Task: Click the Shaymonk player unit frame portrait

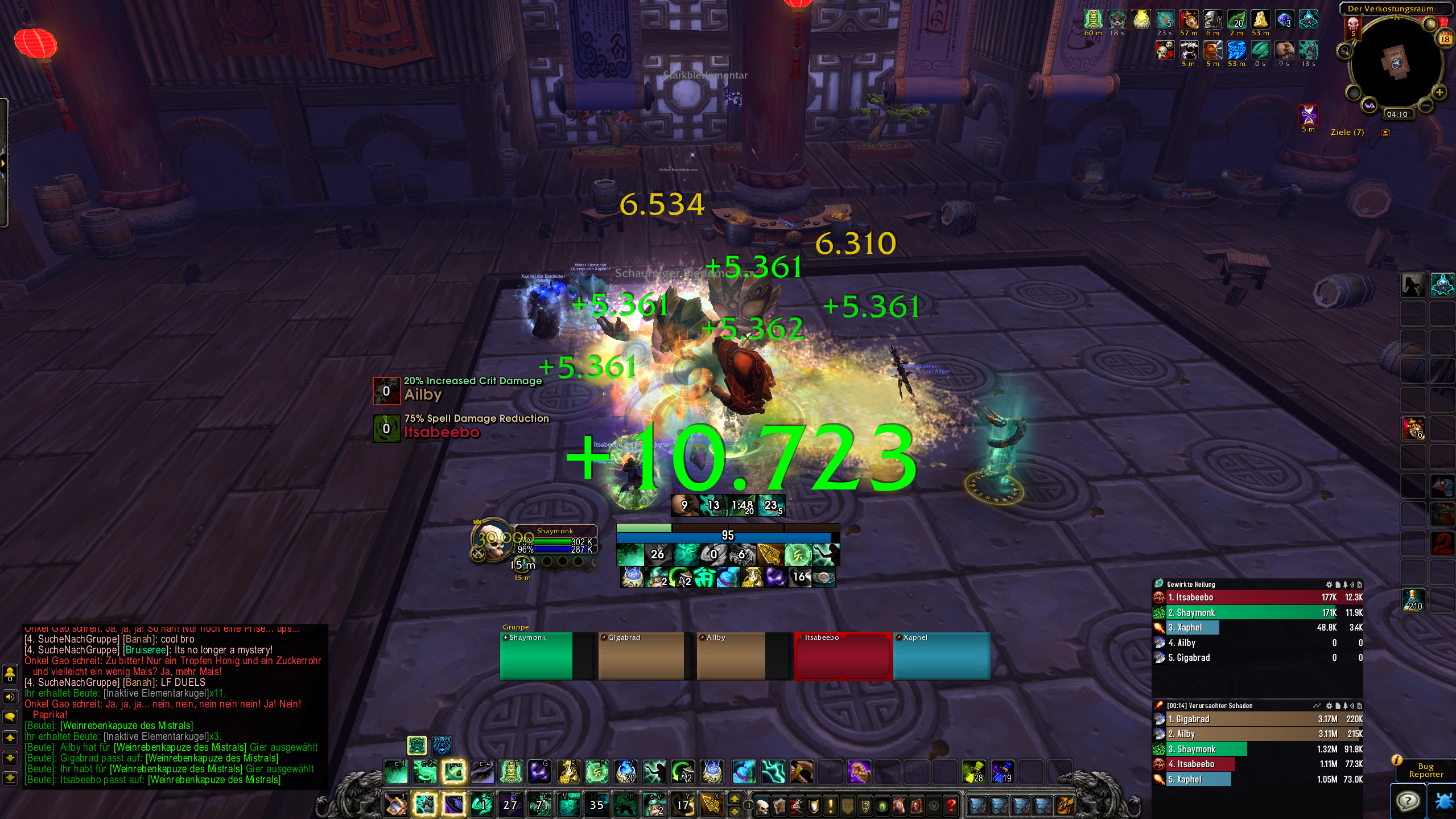Action: point(492,540)
